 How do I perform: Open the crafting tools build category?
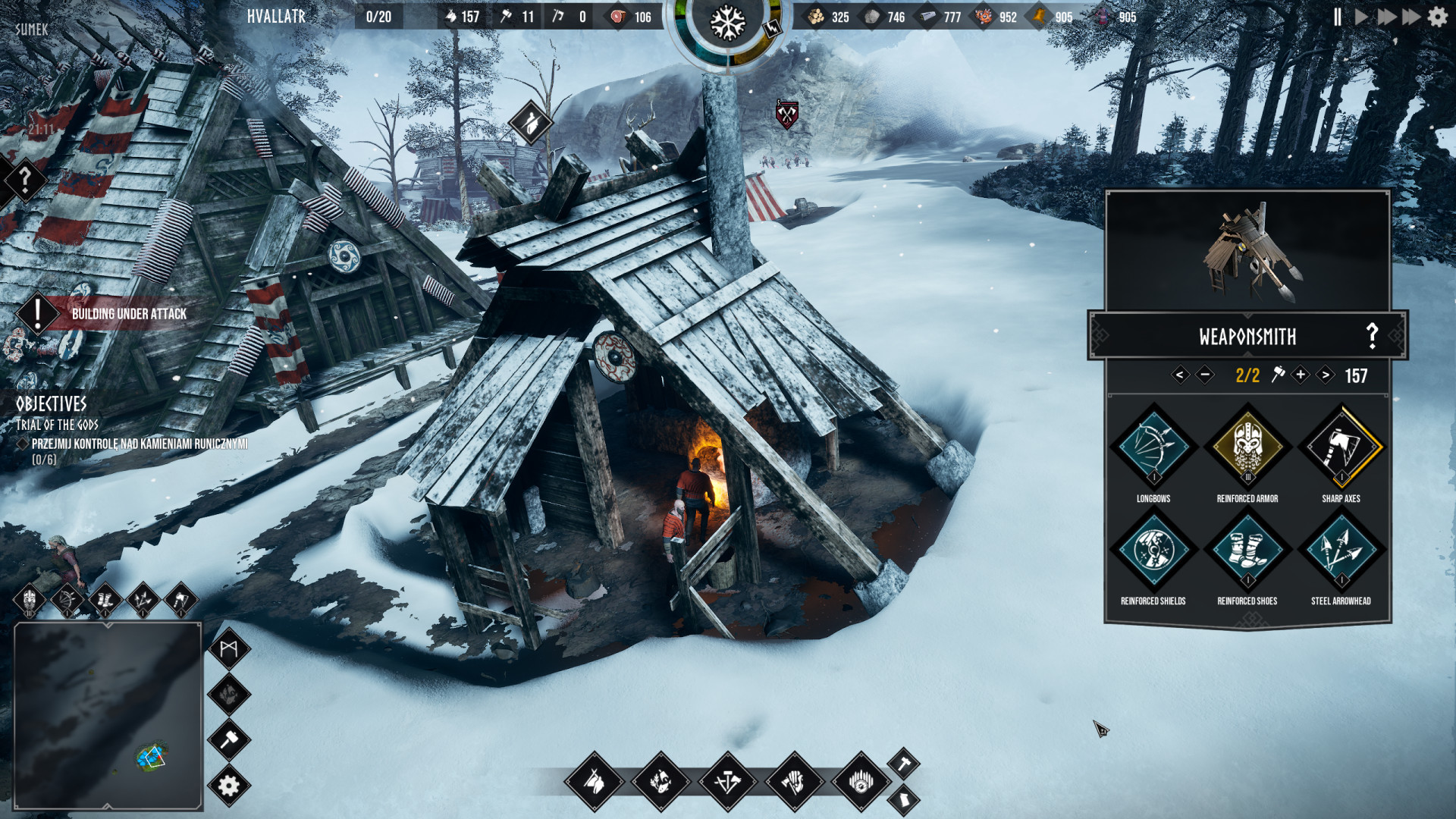[x=727, y=781]
